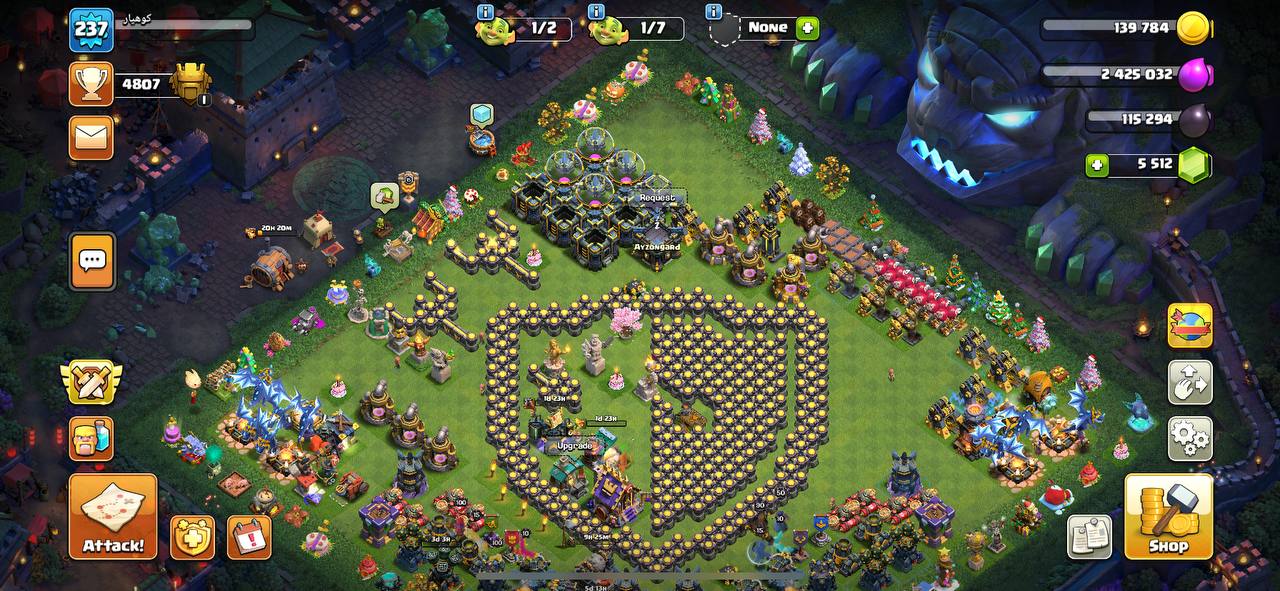1280x591 pixels.
Task: Open the barbarian and potion army button
Action: tap(91, 438)
